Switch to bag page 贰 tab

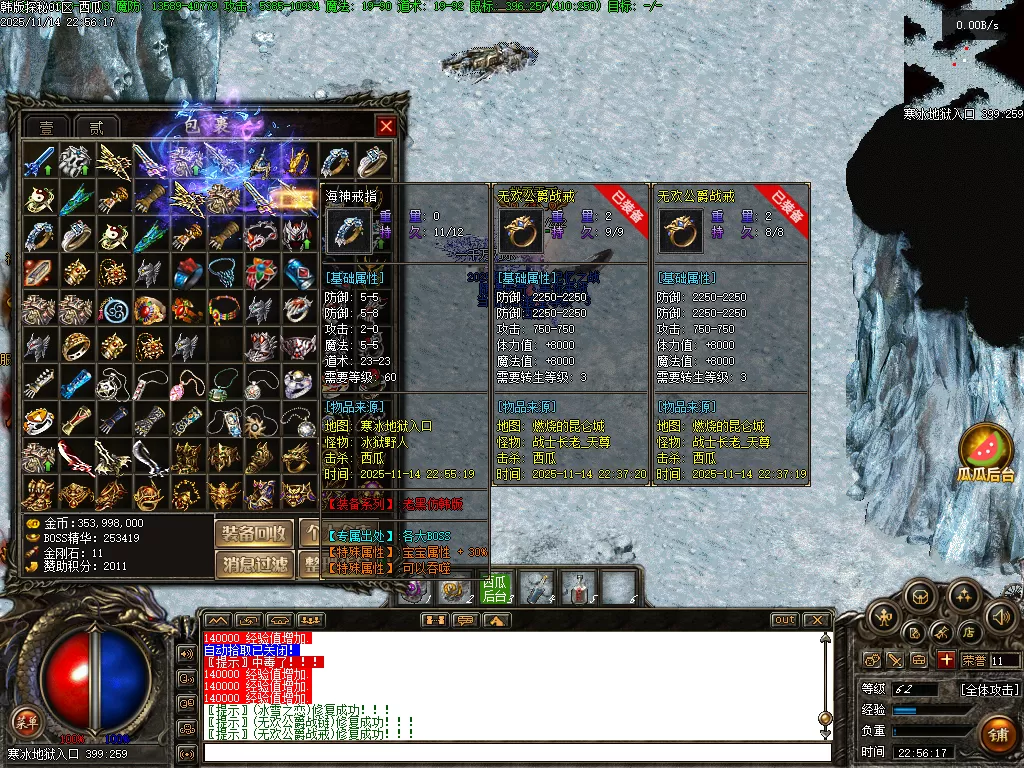96,127
